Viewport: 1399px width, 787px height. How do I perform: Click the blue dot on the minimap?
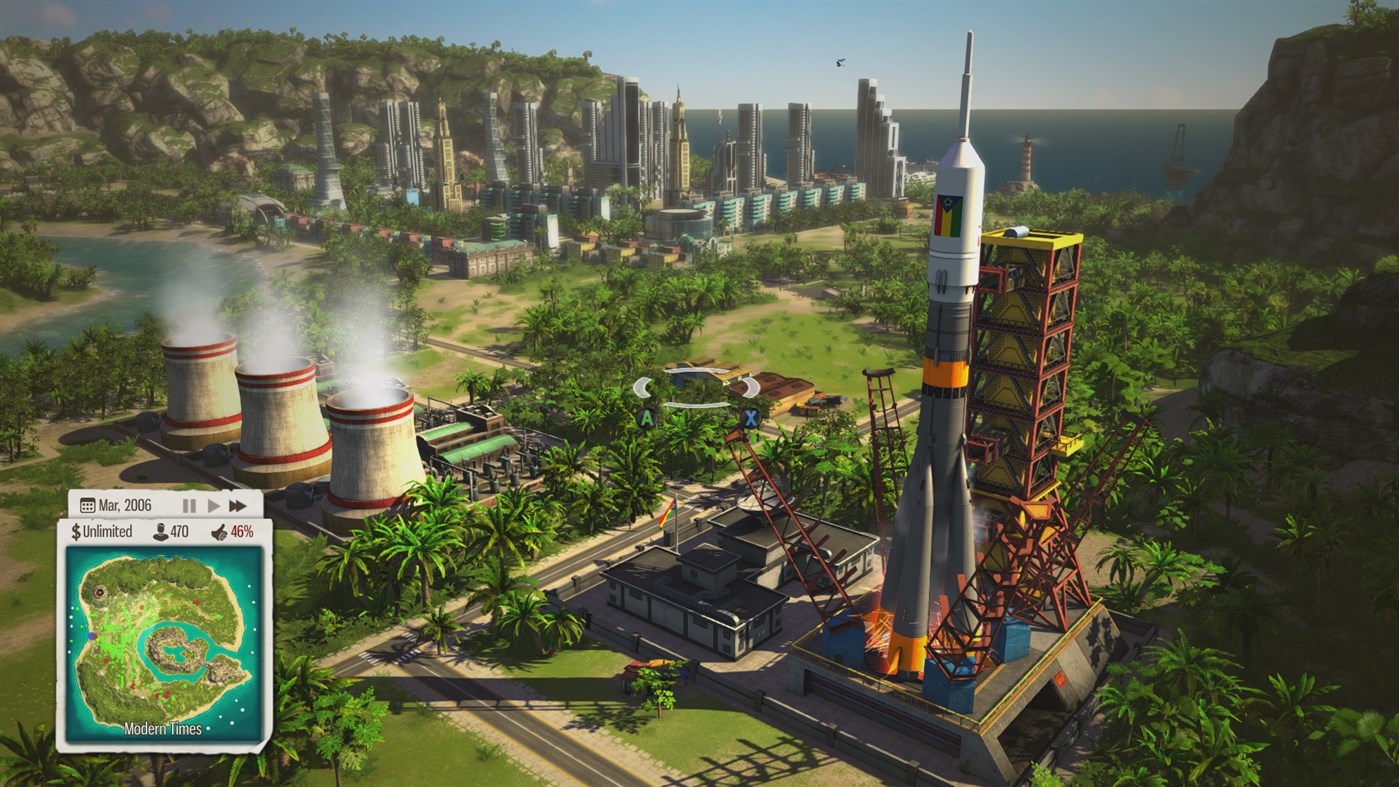click(91, 636)
